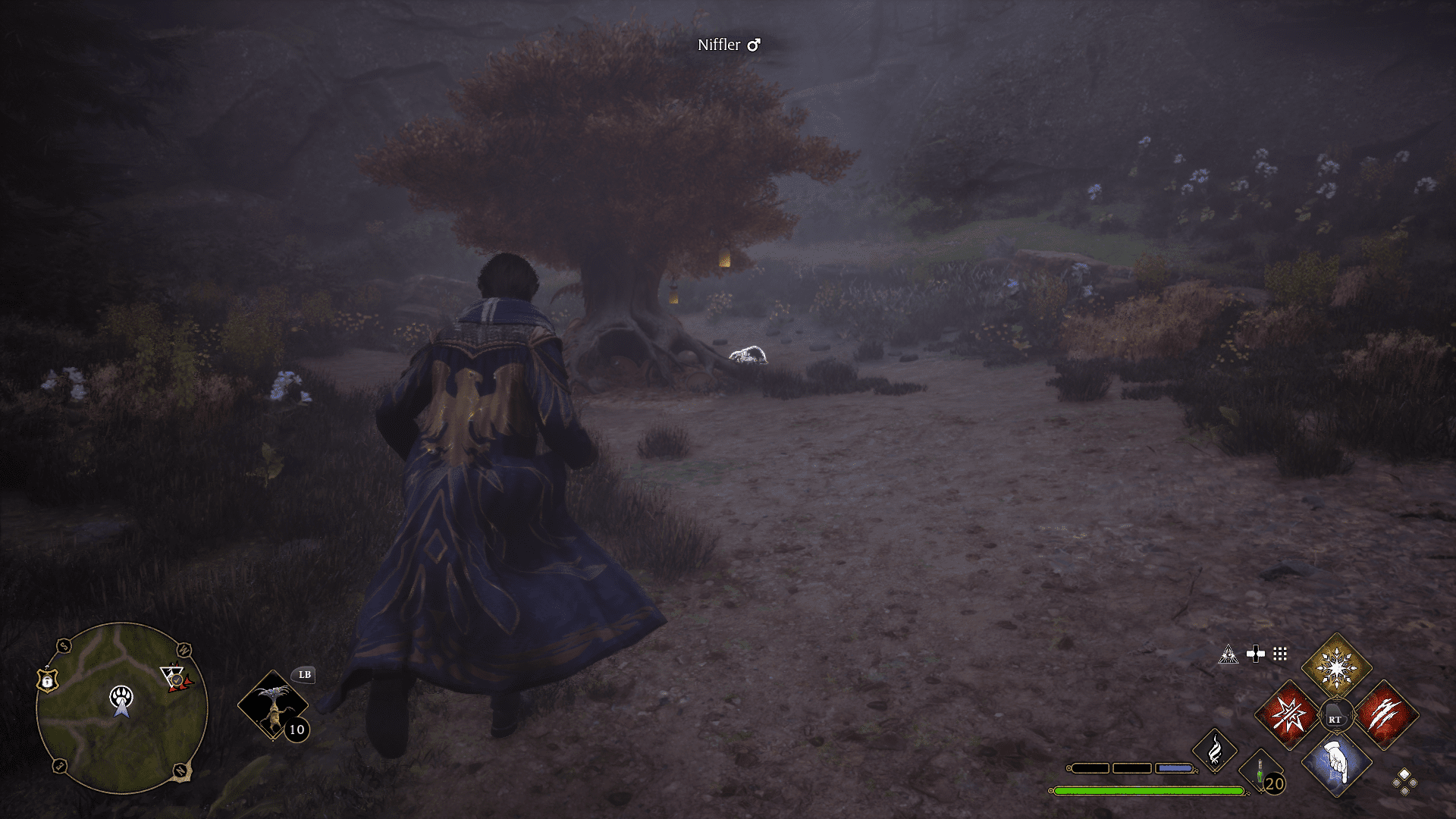Click the blue ancient magic meter segment
The width and height of the screenshot is (1456, 819).
pyautogui.click(x=1173, y=768)
